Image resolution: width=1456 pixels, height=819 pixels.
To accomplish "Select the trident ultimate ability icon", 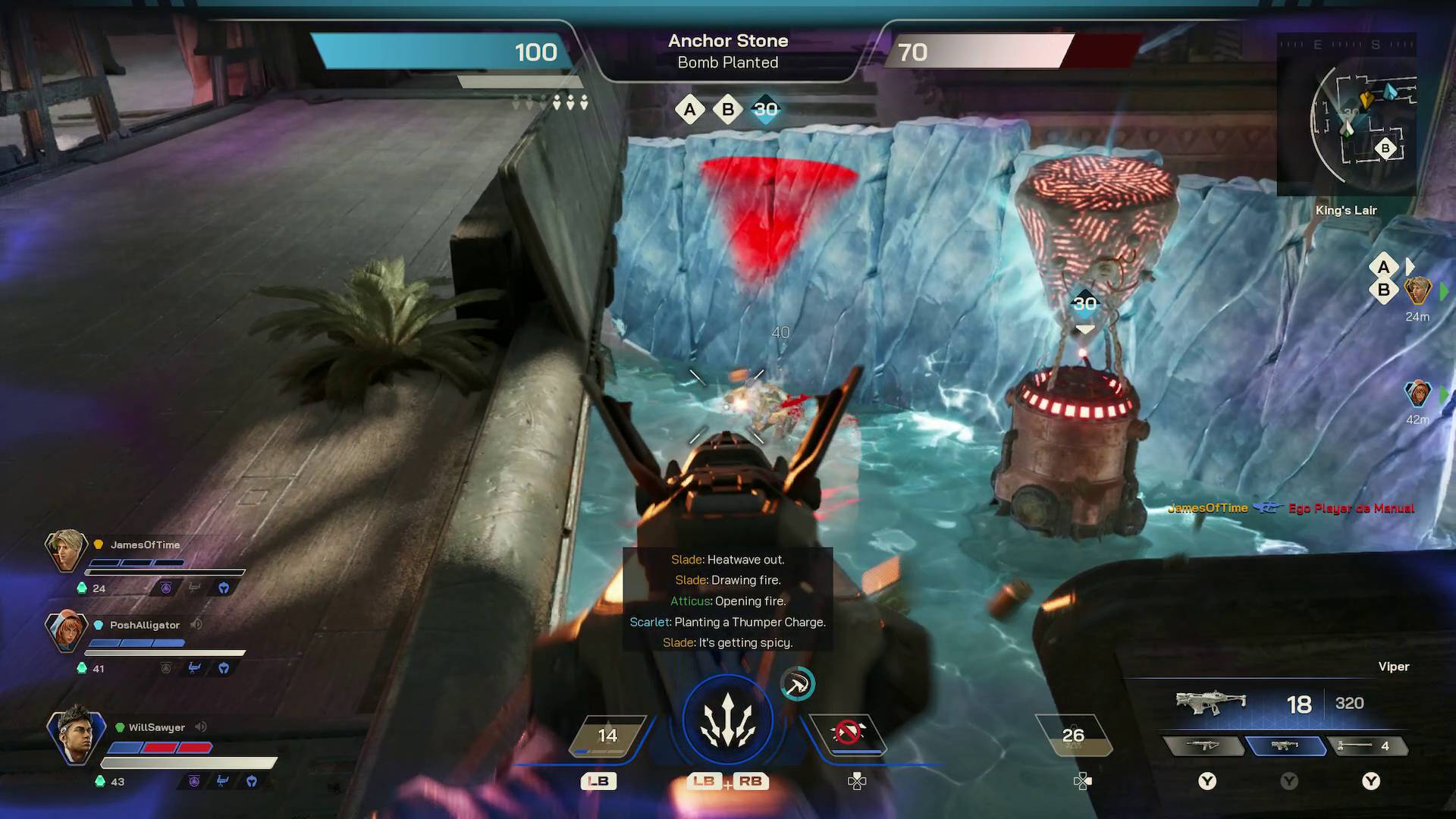I will [x=728, y=718].
